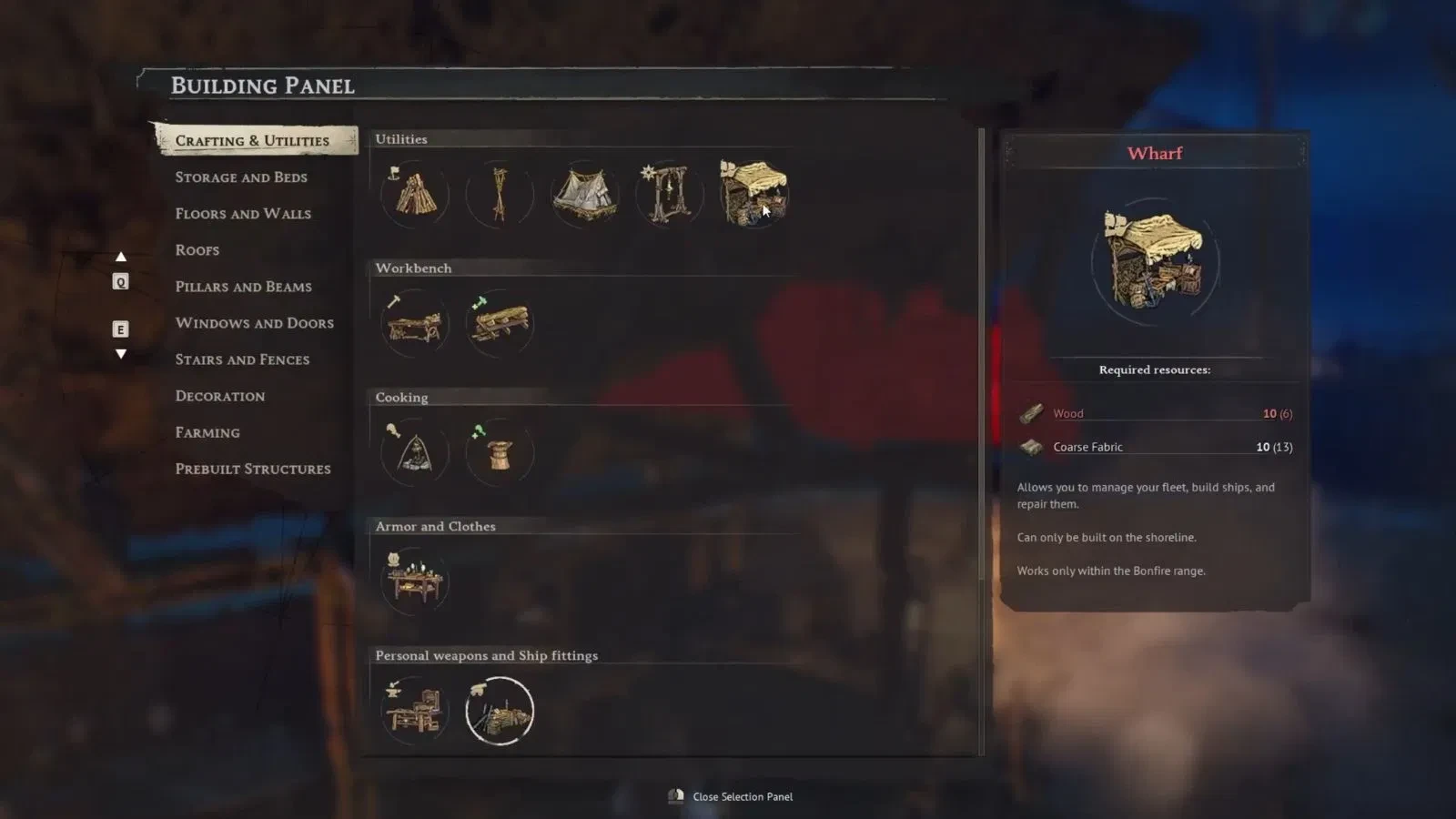
Task: Click the Crafting & Utilities tab
Action: coord(252,141)
